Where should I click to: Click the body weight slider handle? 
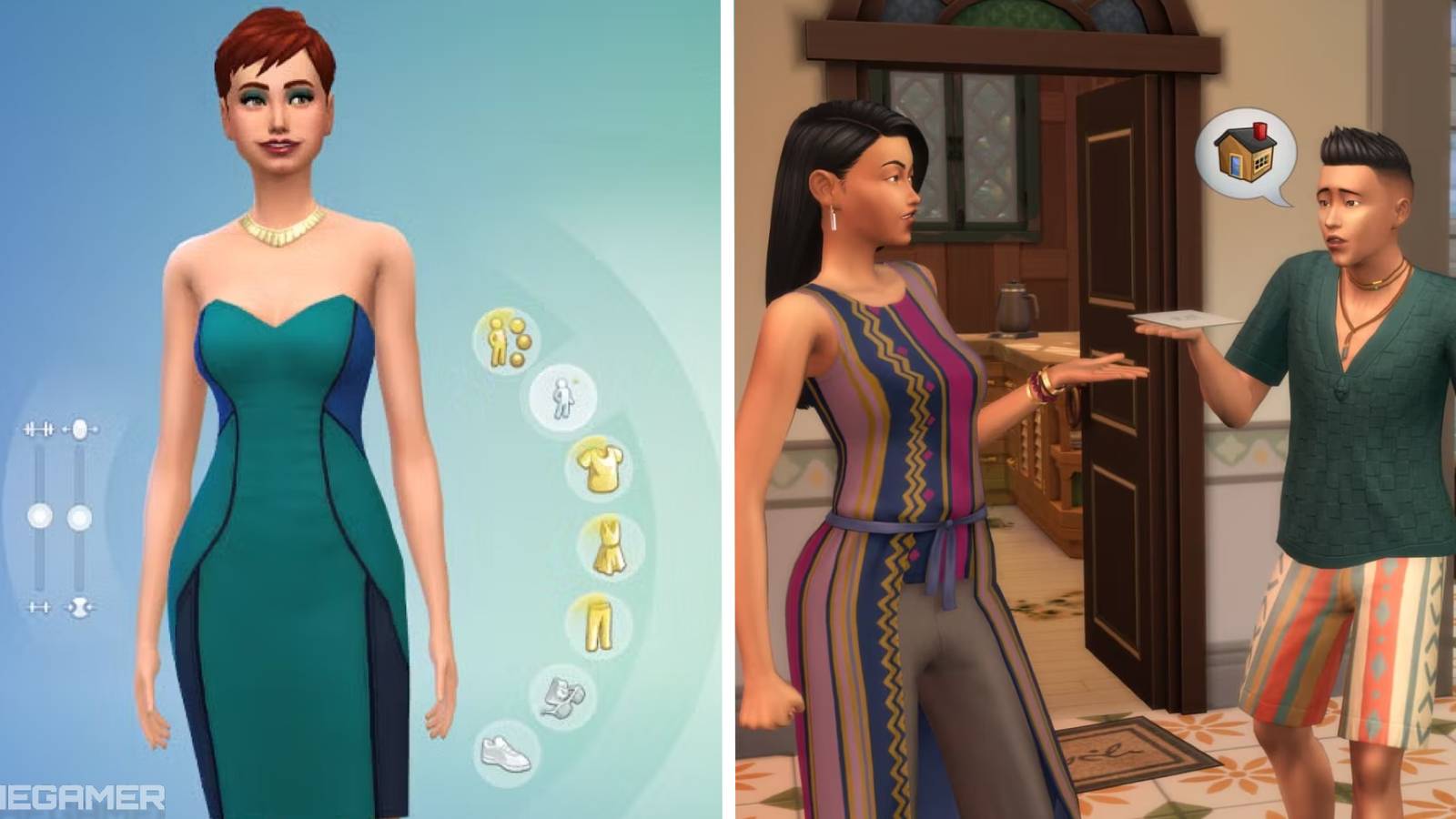pyautogui.click(x=80, y=516)
